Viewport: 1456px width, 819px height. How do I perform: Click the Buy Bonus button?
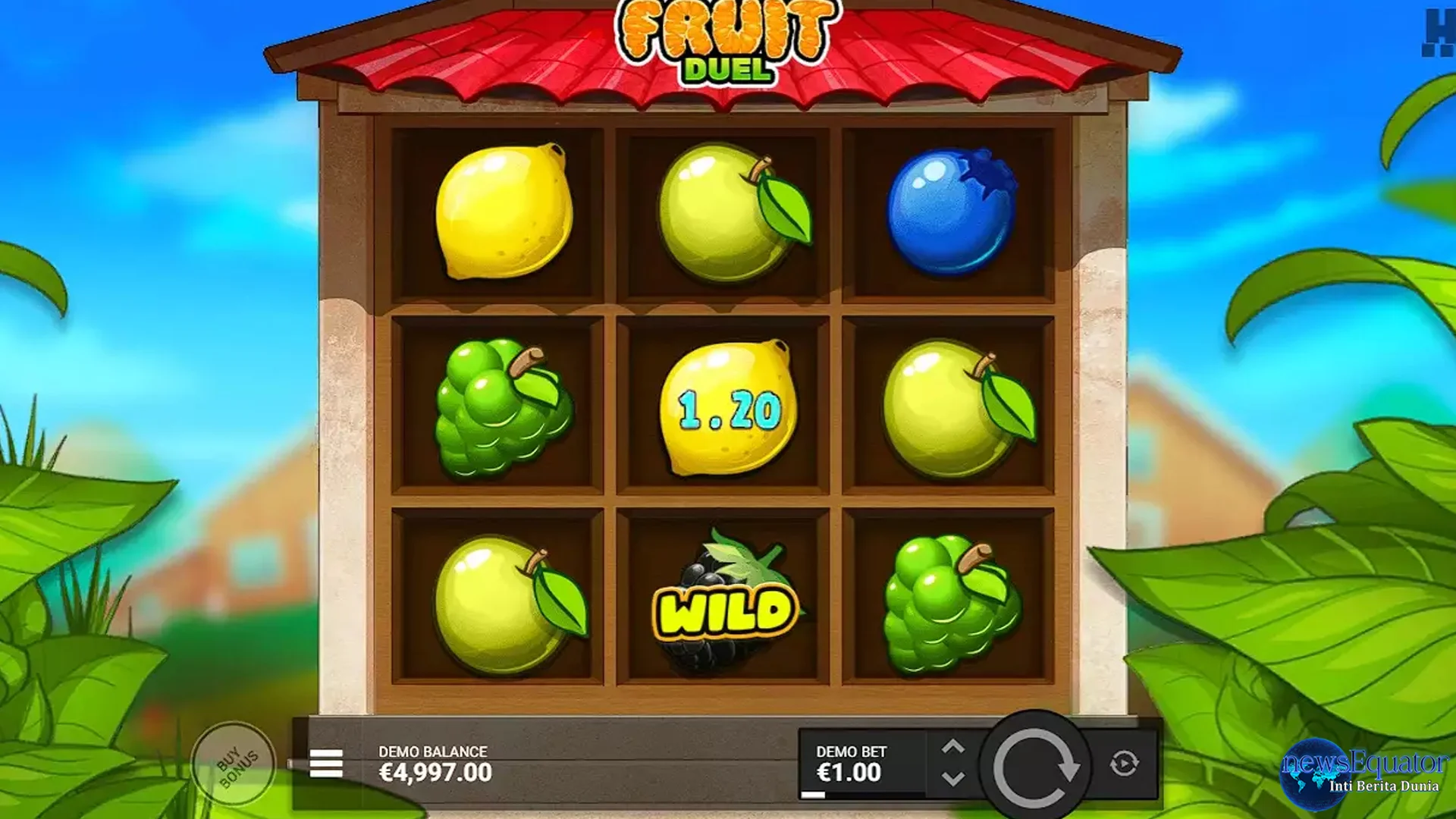point(235,762)
